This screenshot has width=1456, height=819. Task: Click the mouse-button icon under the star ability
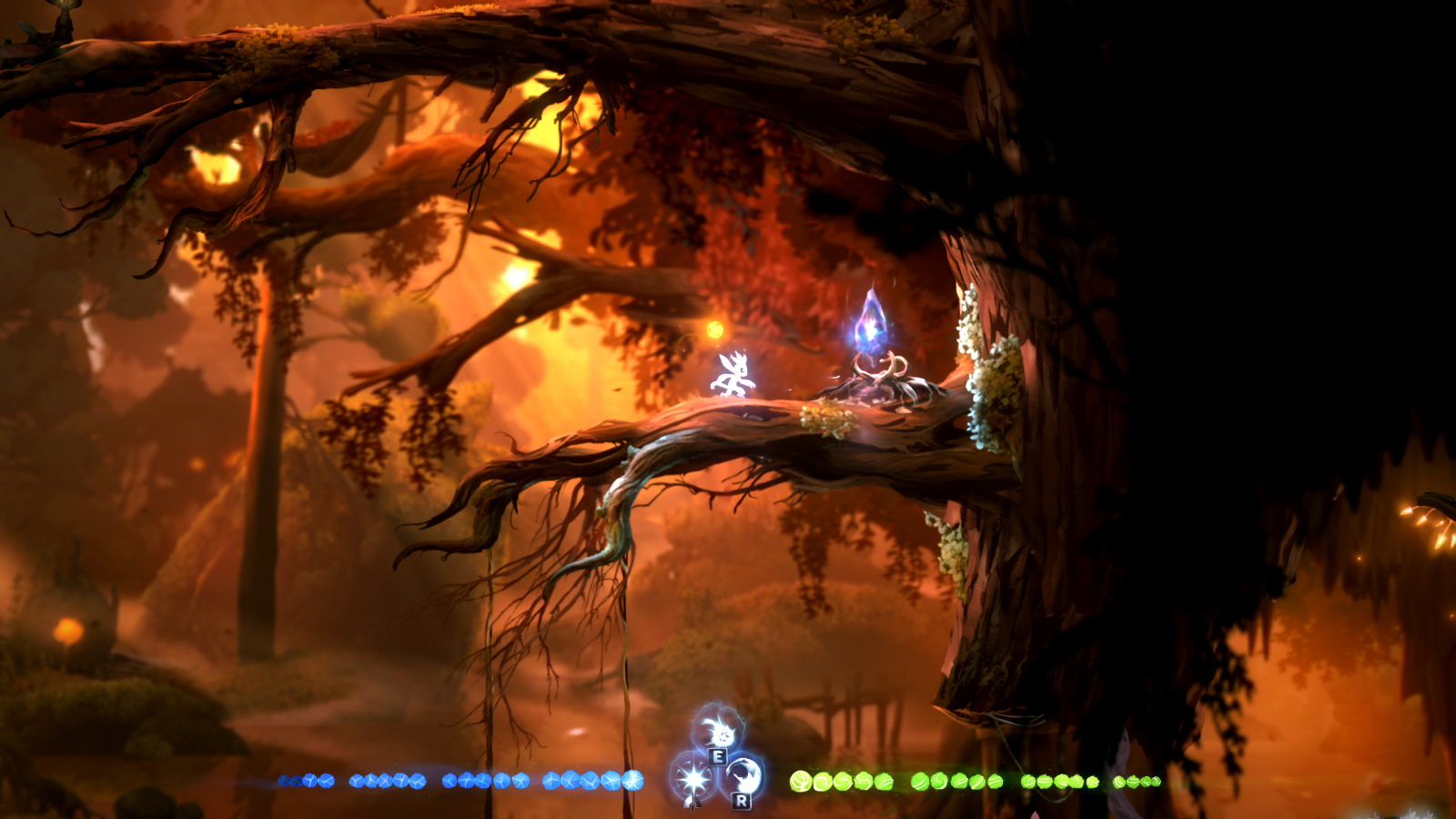(692, 804)
